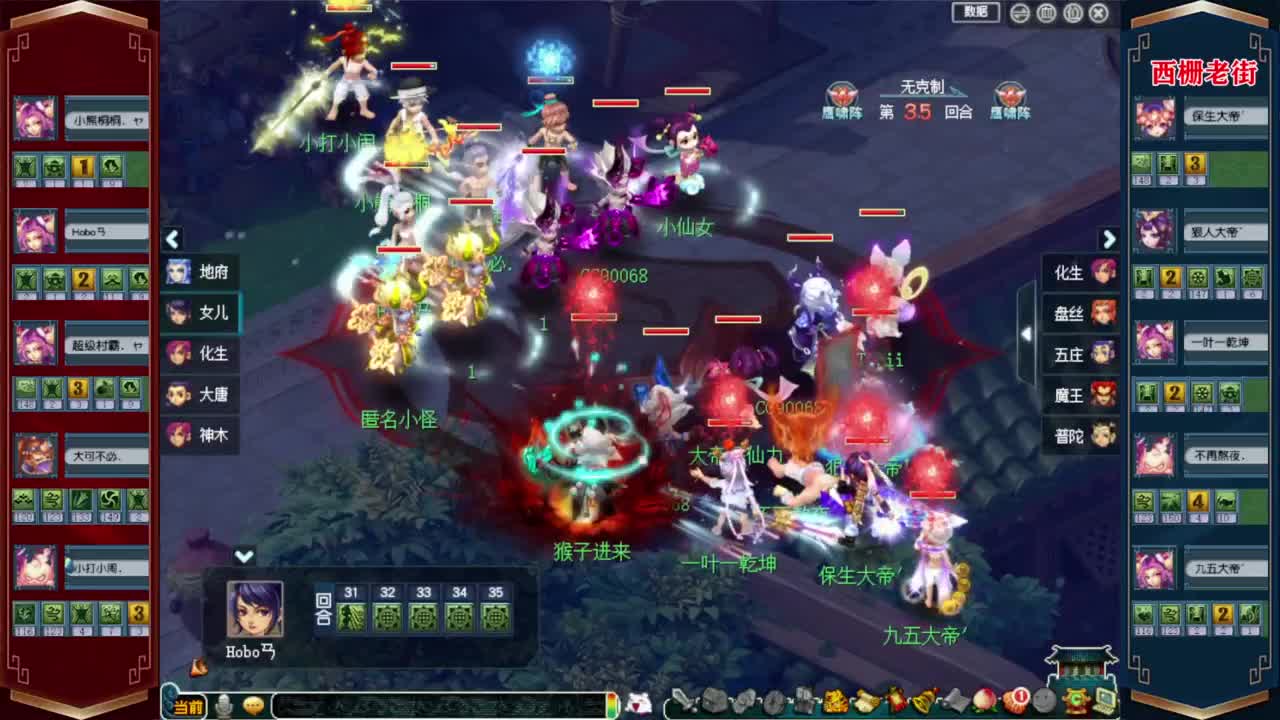Expand the left panel using the left arrow
This screenshot has width=1280, height=720.
172,240
